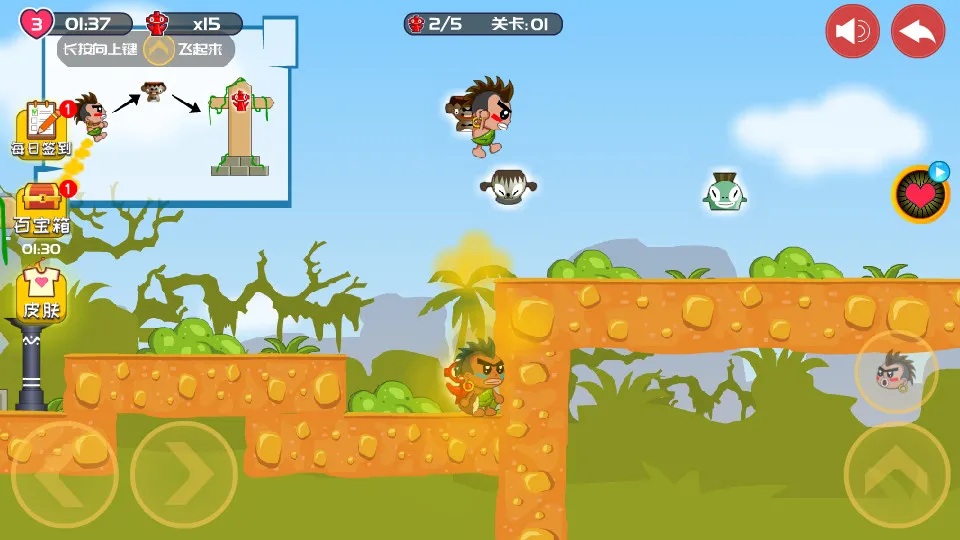The height and width of the screenshot is (540, 960).
Task: Activate the character face attack button
Action: point(896,372)
